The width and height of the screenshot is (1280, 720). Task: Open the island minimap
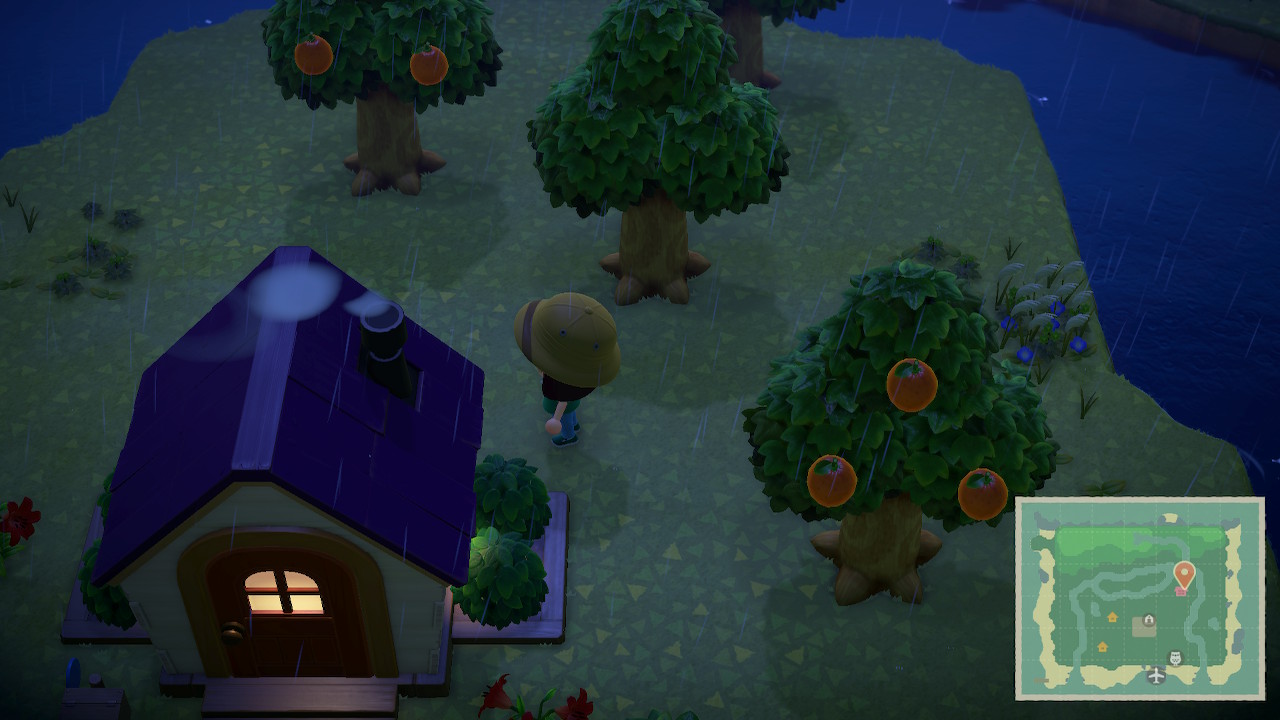point(1140,598)
